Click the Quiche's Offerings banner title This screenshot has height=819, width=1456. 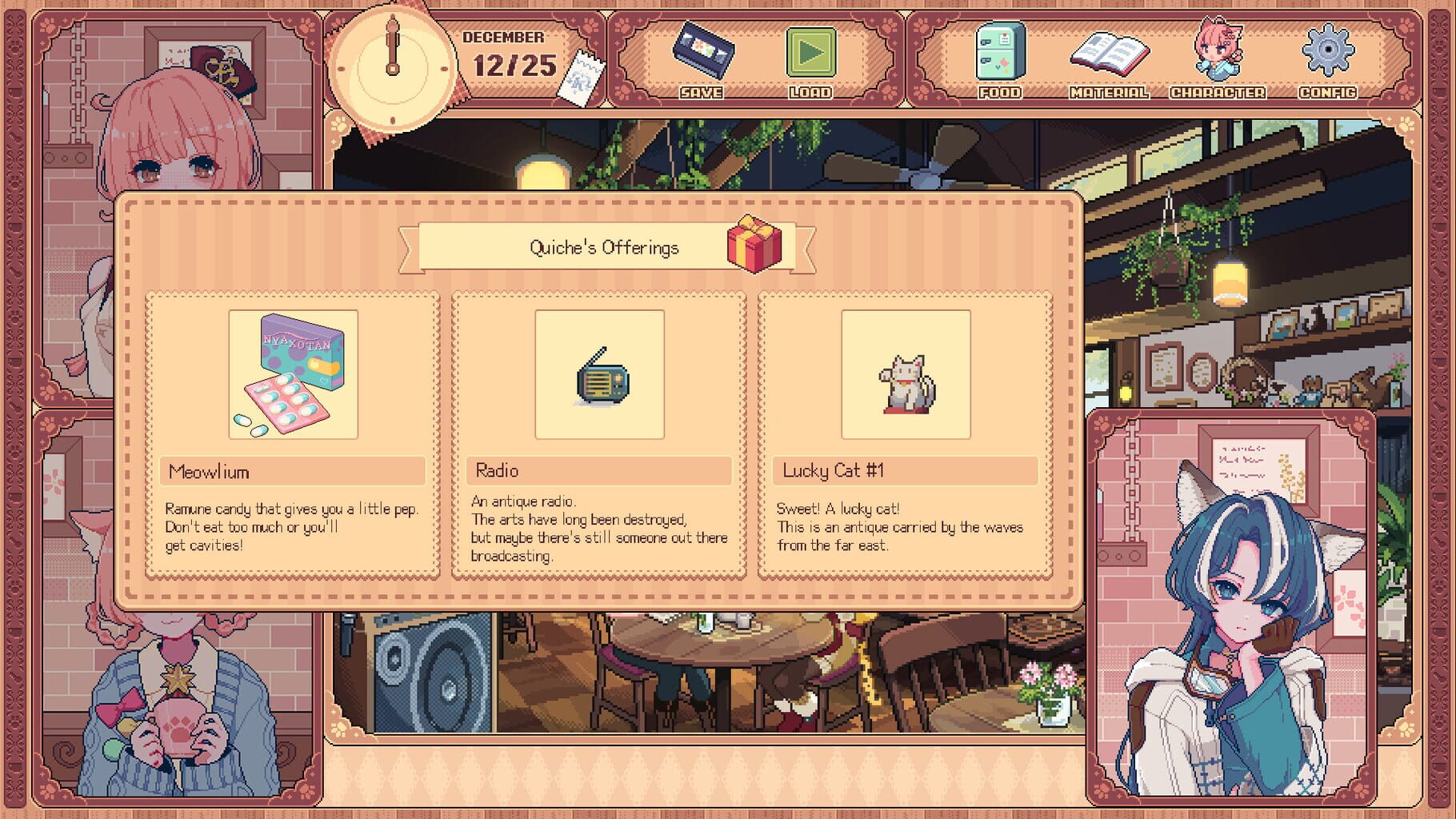click(x=604, y=246)
